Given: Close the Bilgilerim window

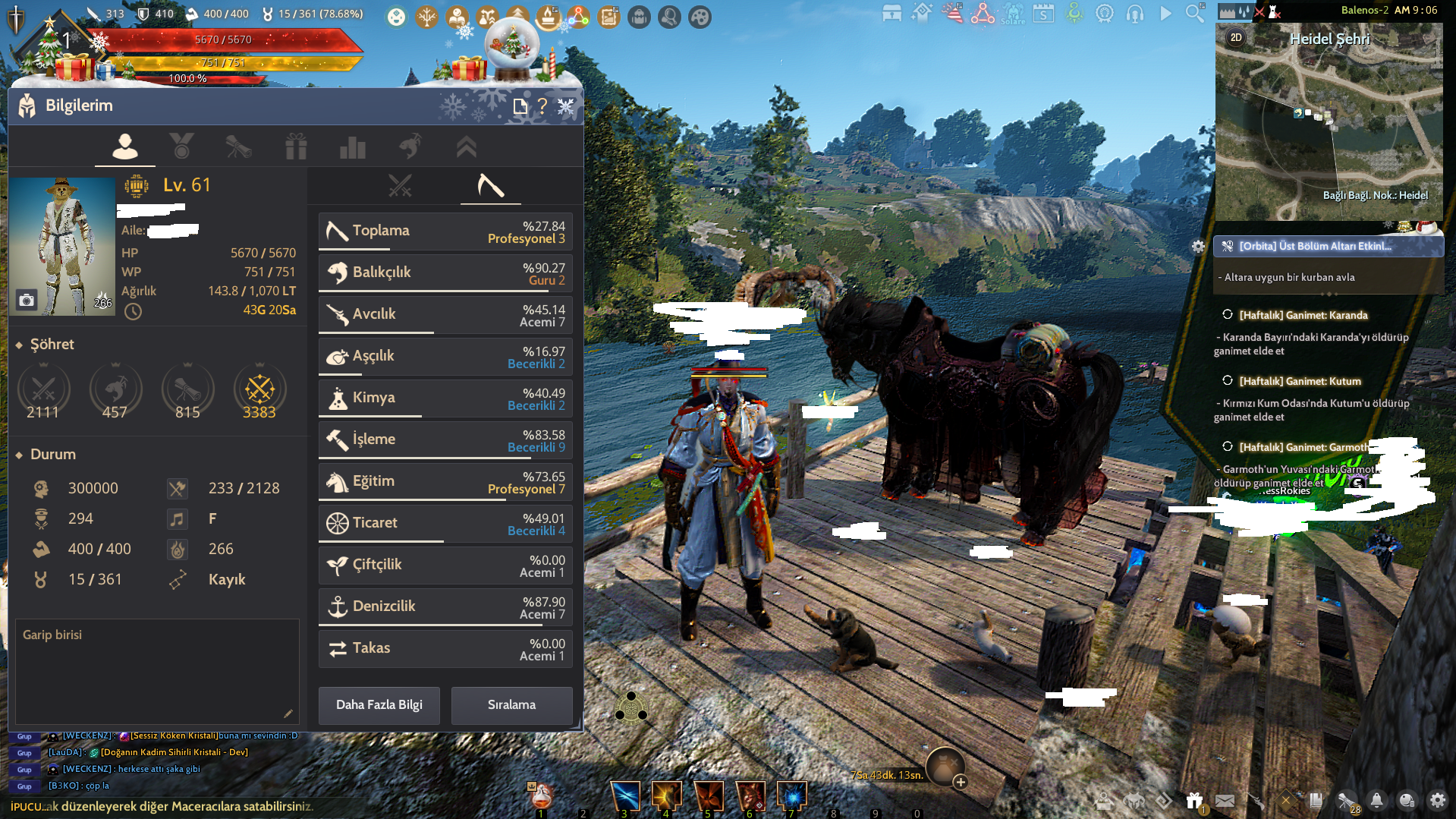Looking at the screenshot, I should click(x=566, y=106).
